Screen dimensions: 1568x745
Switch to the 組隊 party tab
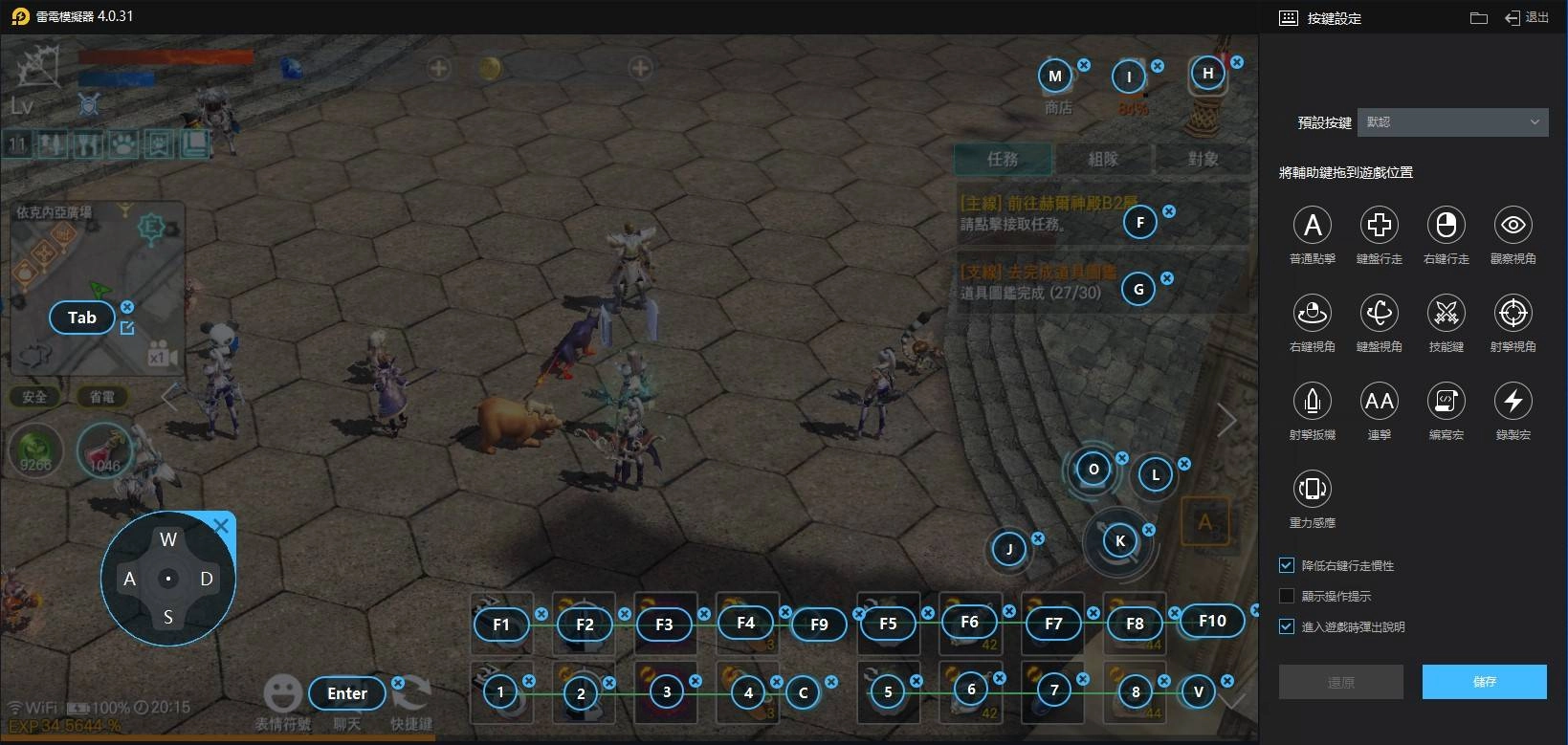pyautogui.click(x=1102, y=159)
